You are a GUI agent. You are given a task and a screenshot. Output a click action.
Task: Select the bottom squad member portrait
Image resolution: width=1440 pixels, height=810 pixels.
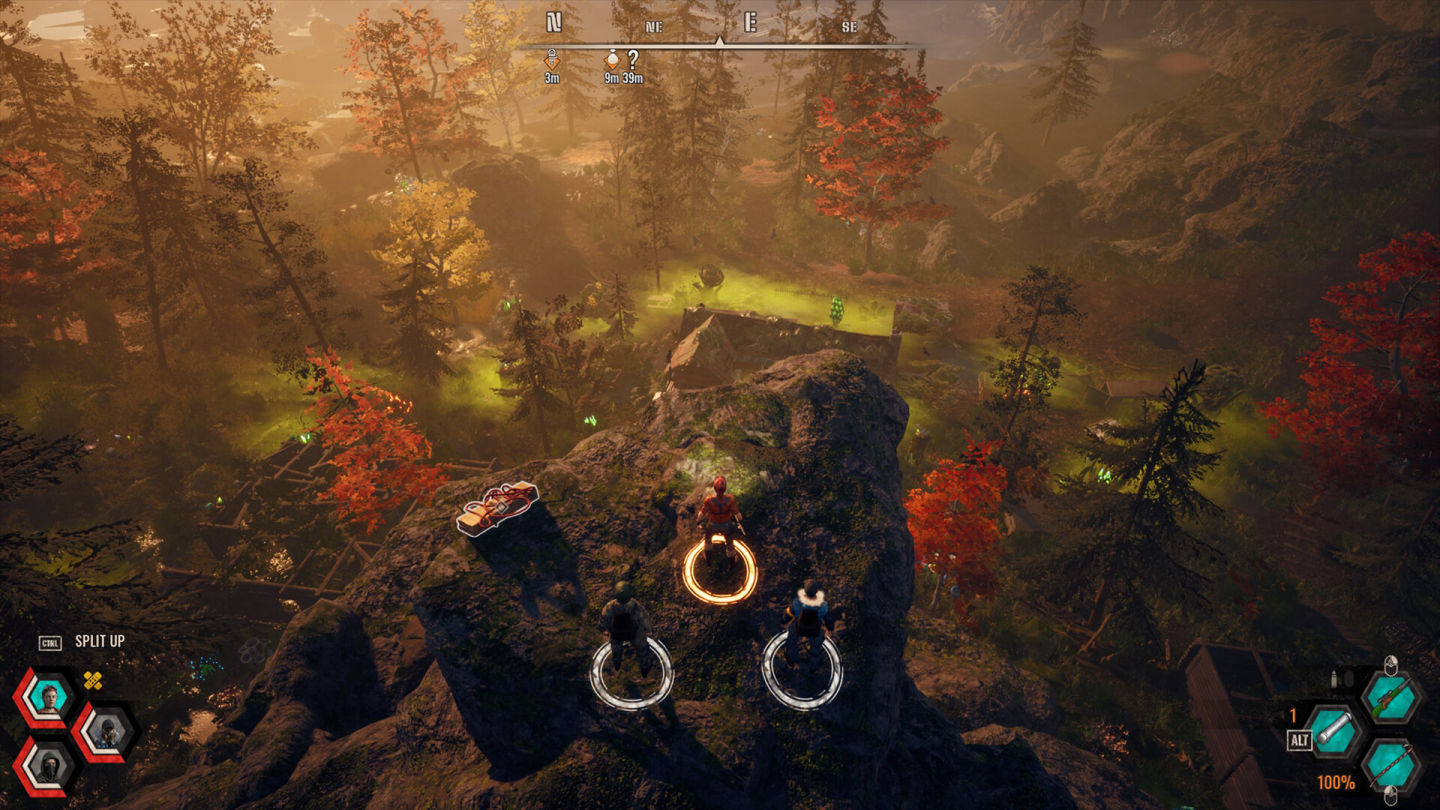48,768
